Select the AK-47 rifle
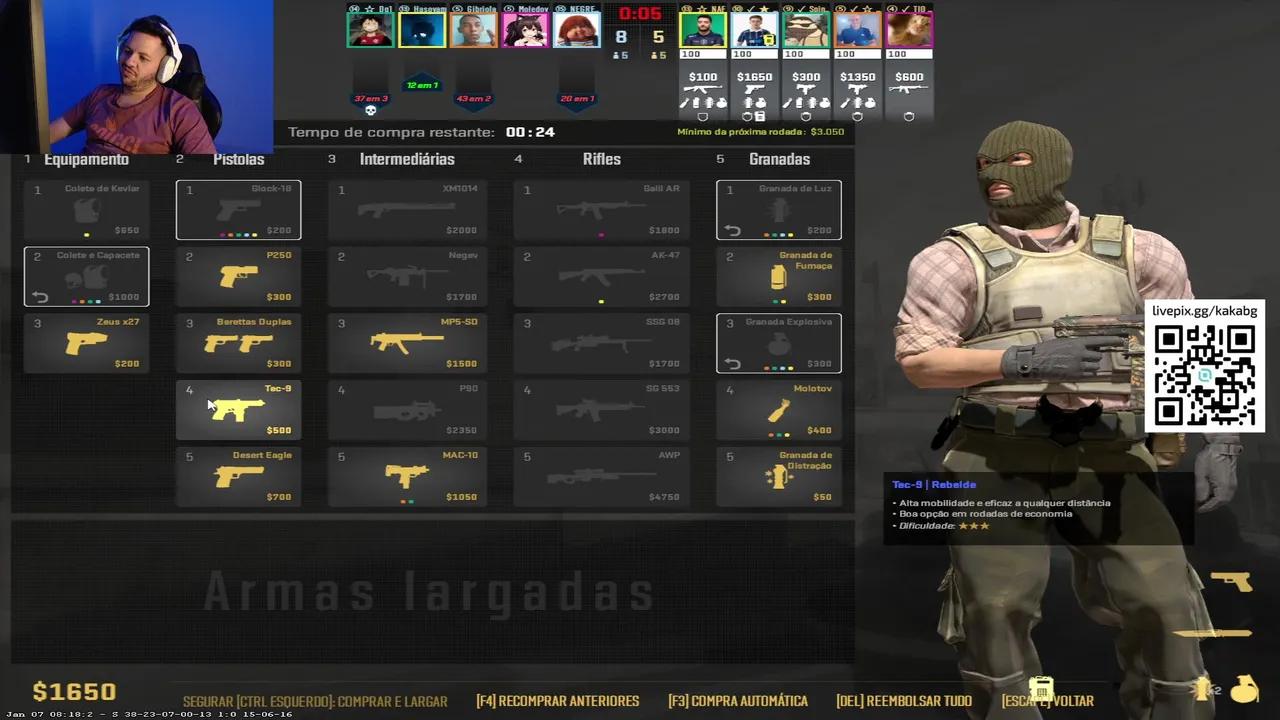This screenshot has width=1280, height=720. tap(601, 277)
